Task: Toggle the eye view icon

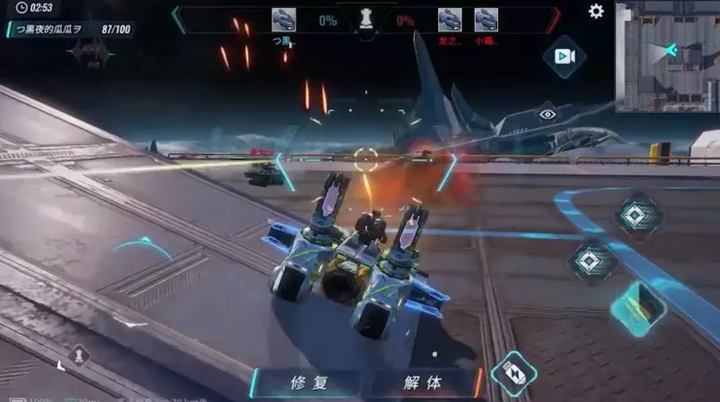Action: coord(547,115)
